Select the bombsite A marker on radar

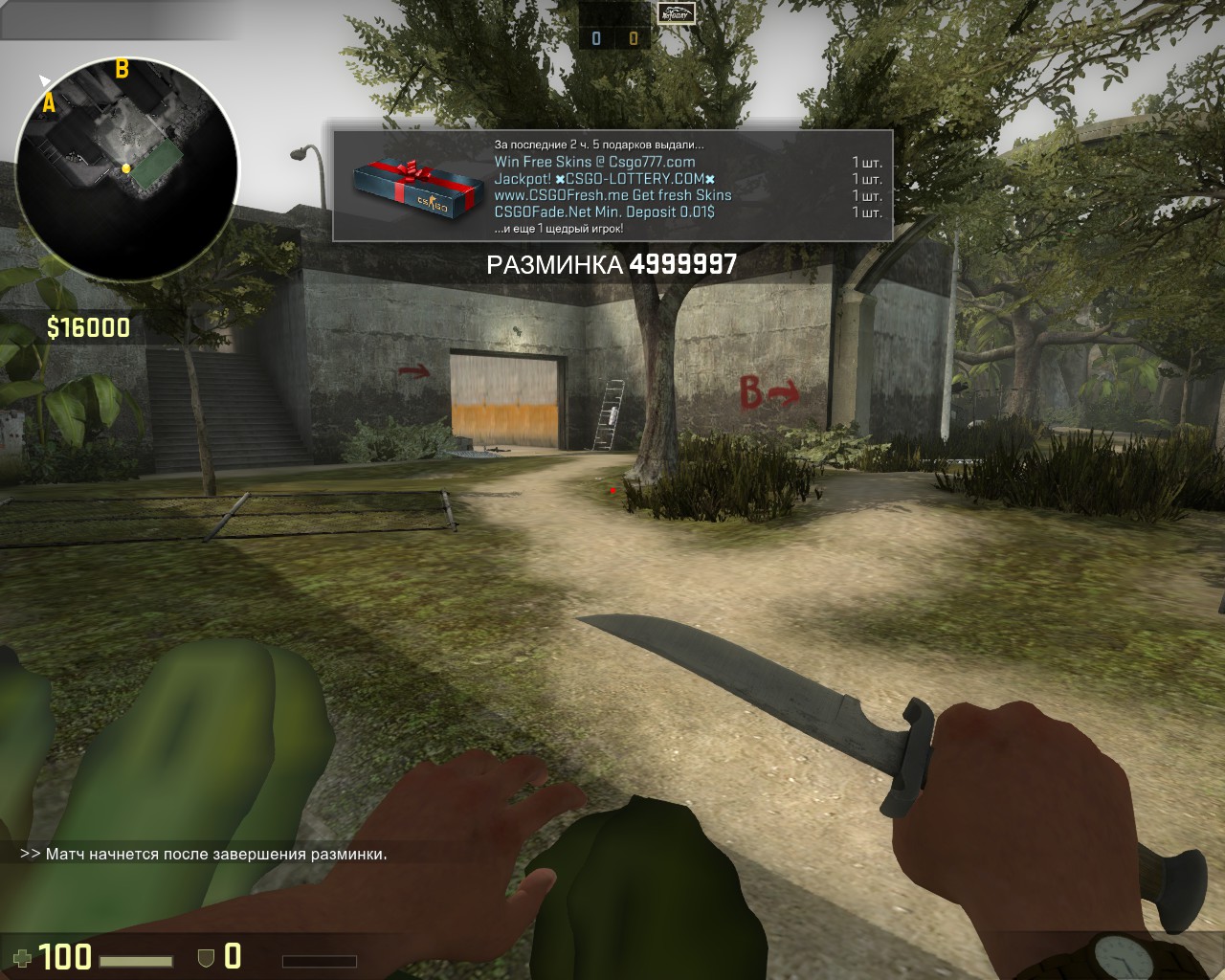click(x=49, y=103)
